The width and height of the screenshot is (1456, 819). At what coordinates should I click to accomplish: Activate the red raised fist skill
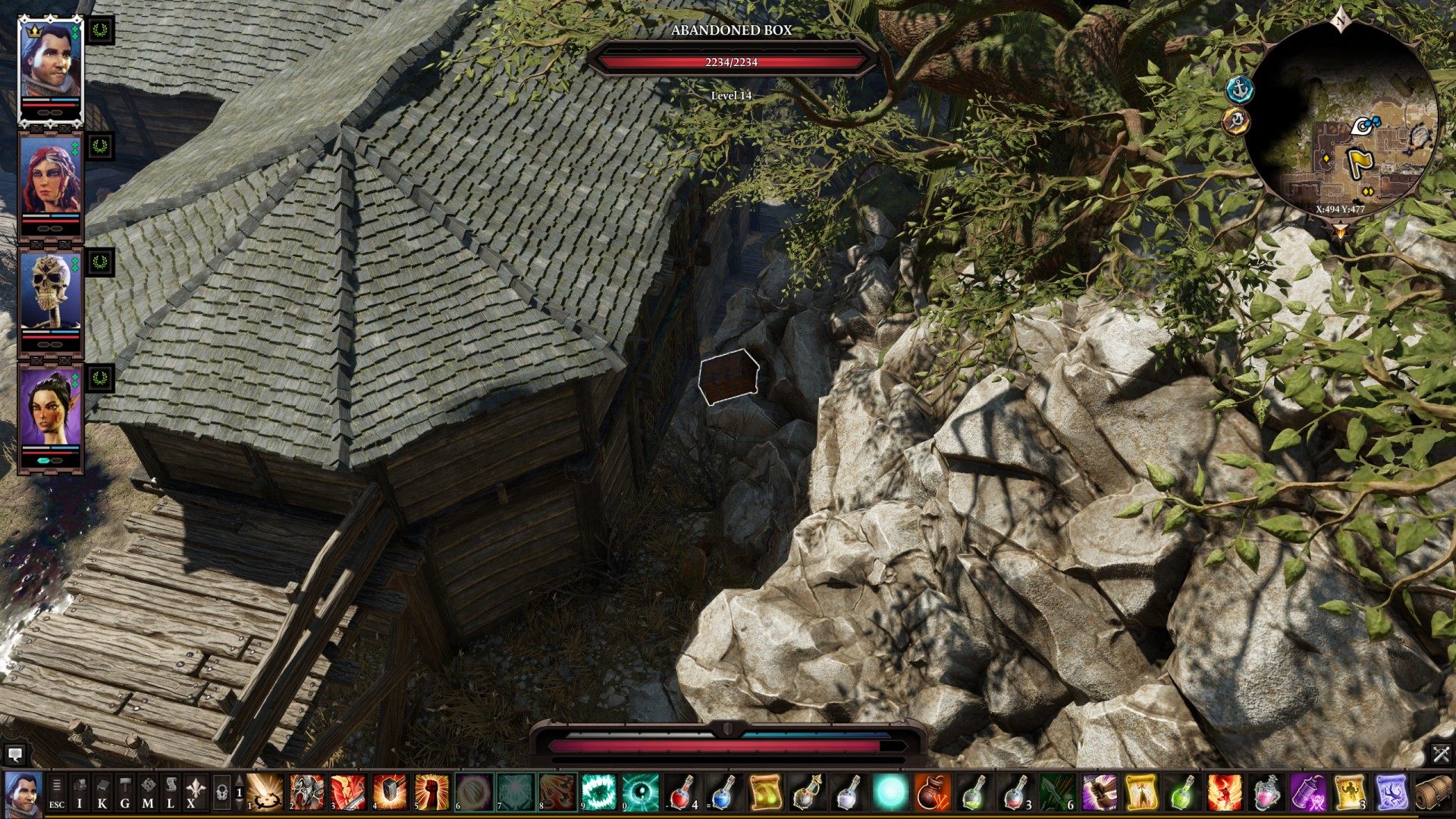[x=431, y=792]
